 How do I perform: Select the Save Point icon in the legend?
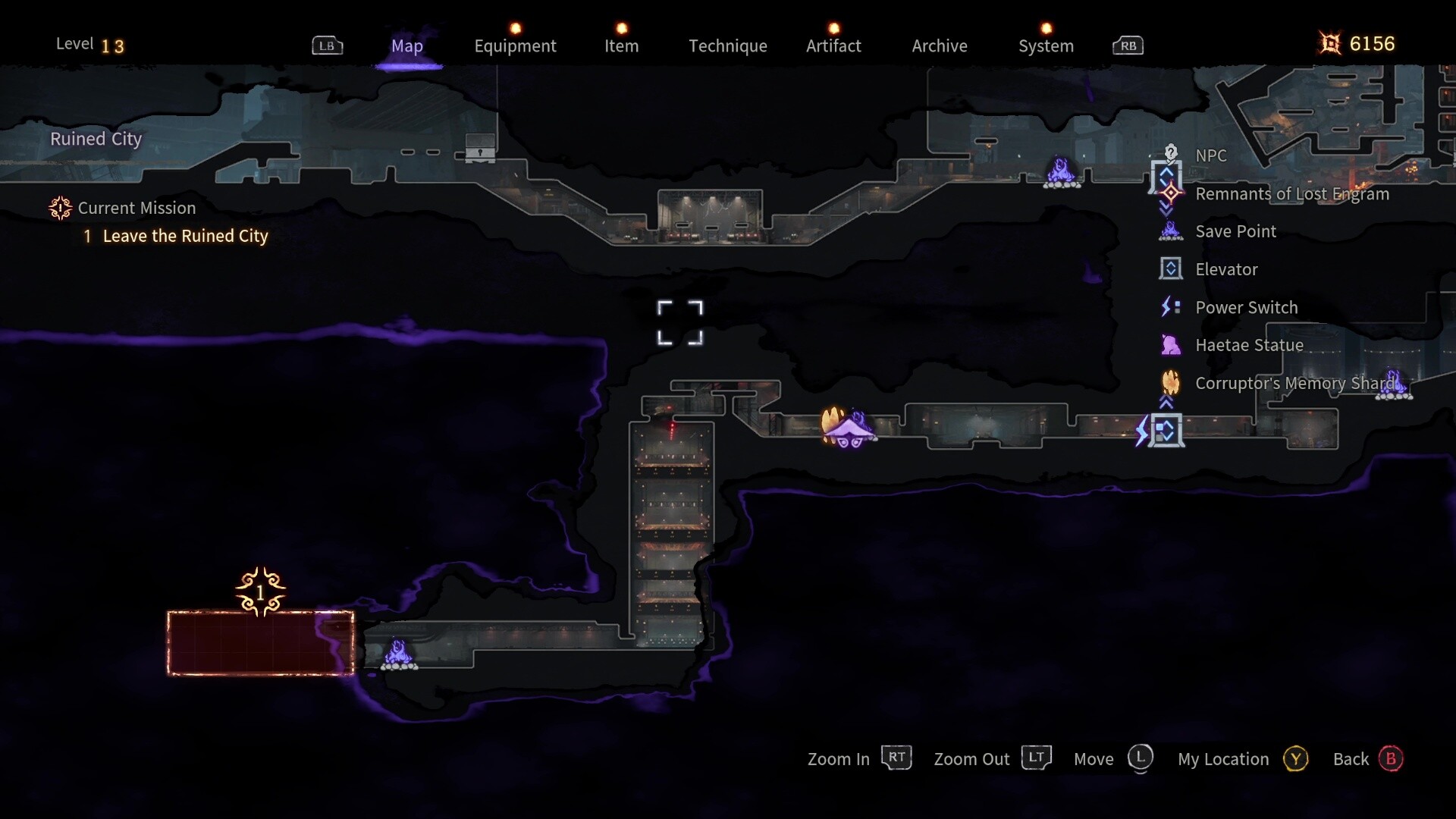pyautogui.click(x=1172, y=231)
